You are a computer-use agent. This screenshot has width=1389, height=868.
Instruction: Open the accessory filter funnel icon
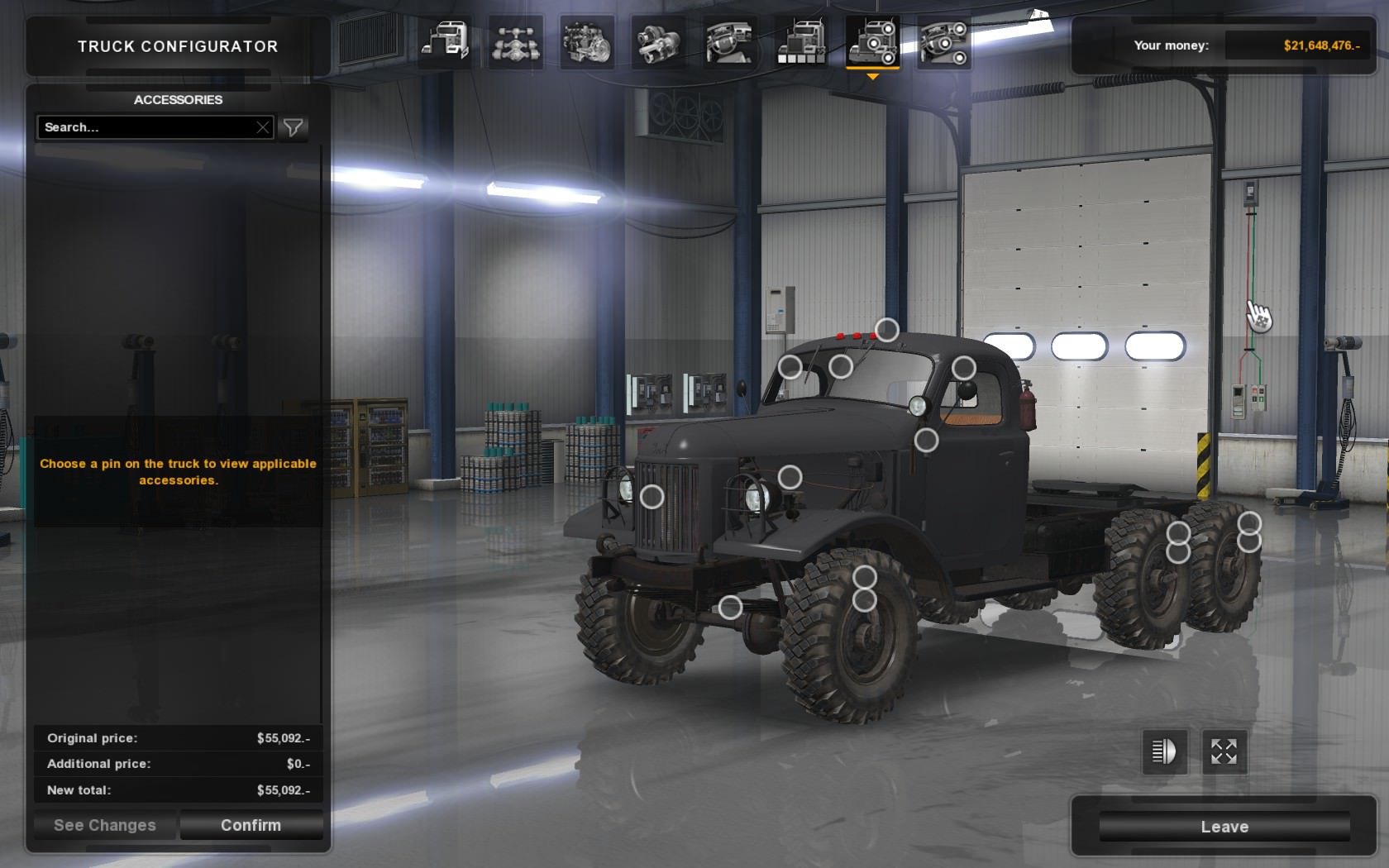[292, 127]
